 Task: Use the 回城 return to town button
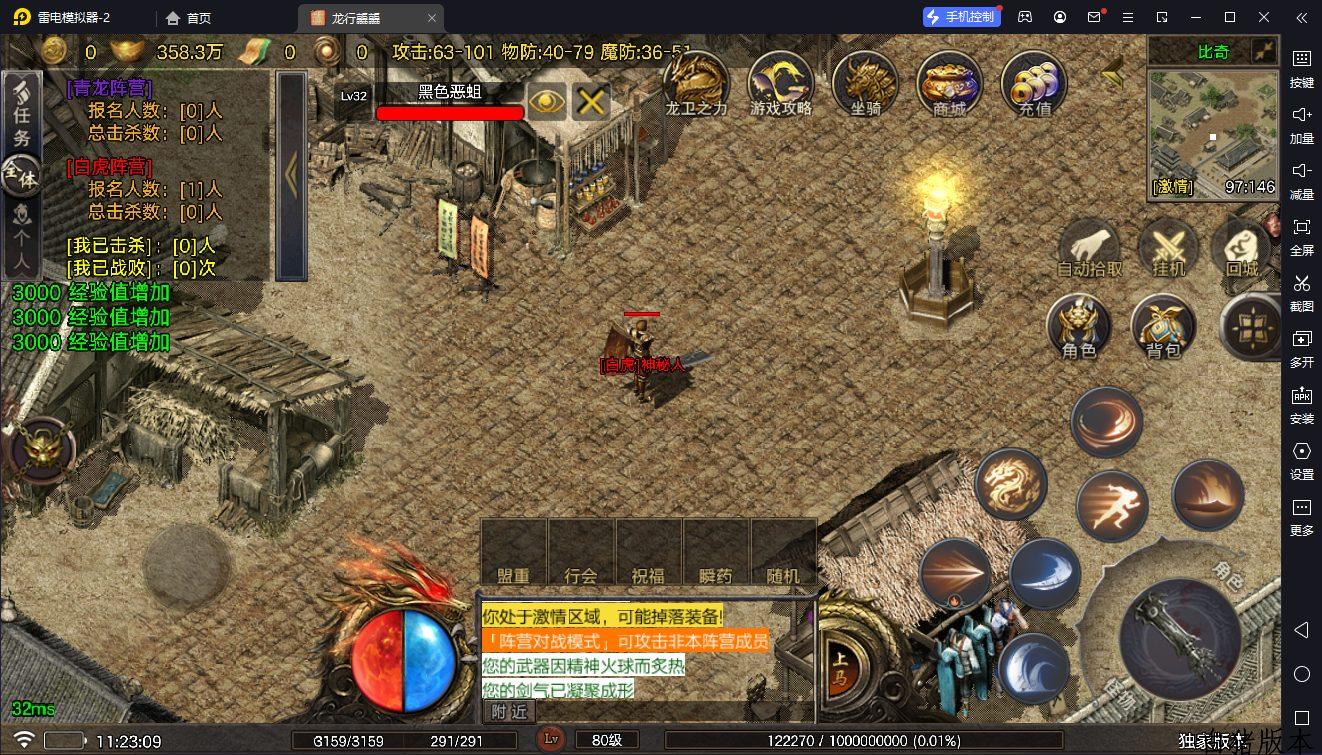[x=1241, y=248]
